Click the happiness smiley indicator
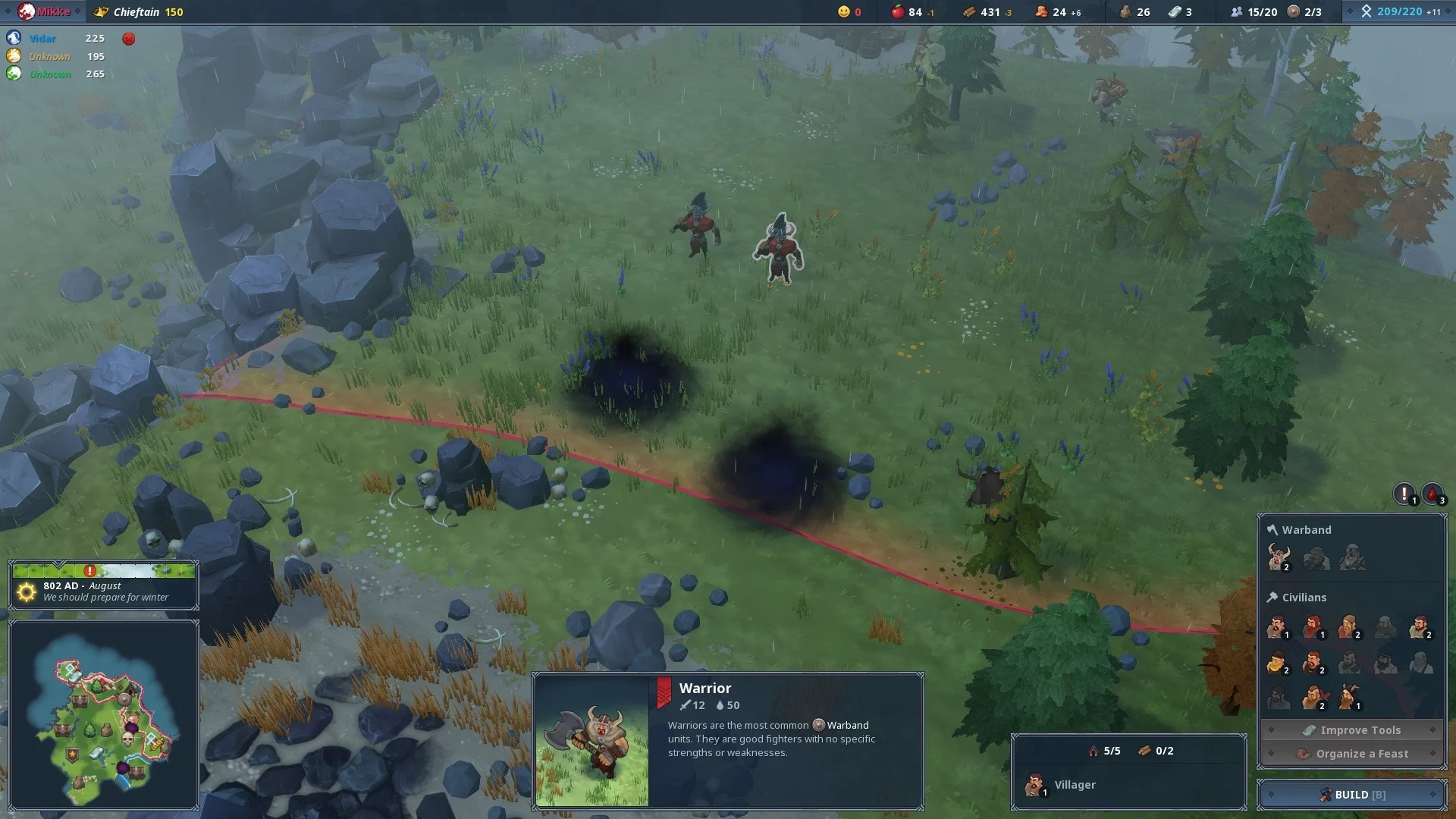 849,12
